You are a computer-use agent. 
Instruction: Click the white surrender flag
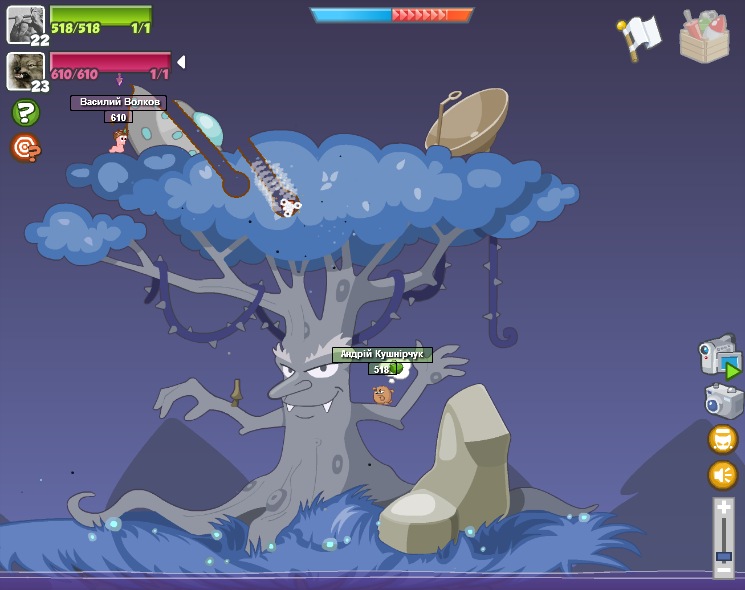coord(640,36)
